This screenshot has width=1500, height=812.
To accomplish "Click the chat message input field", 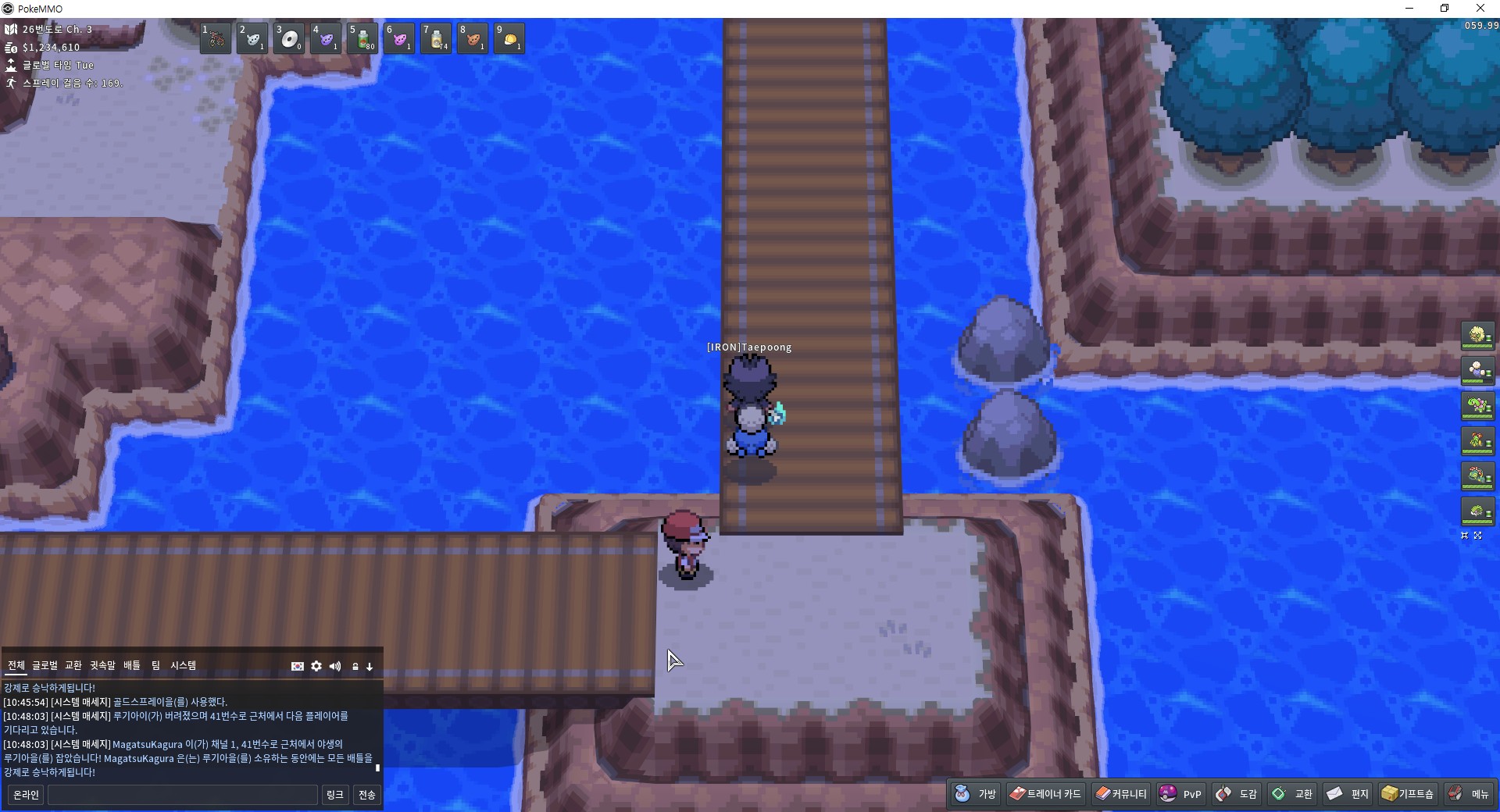I will (183, 795).
